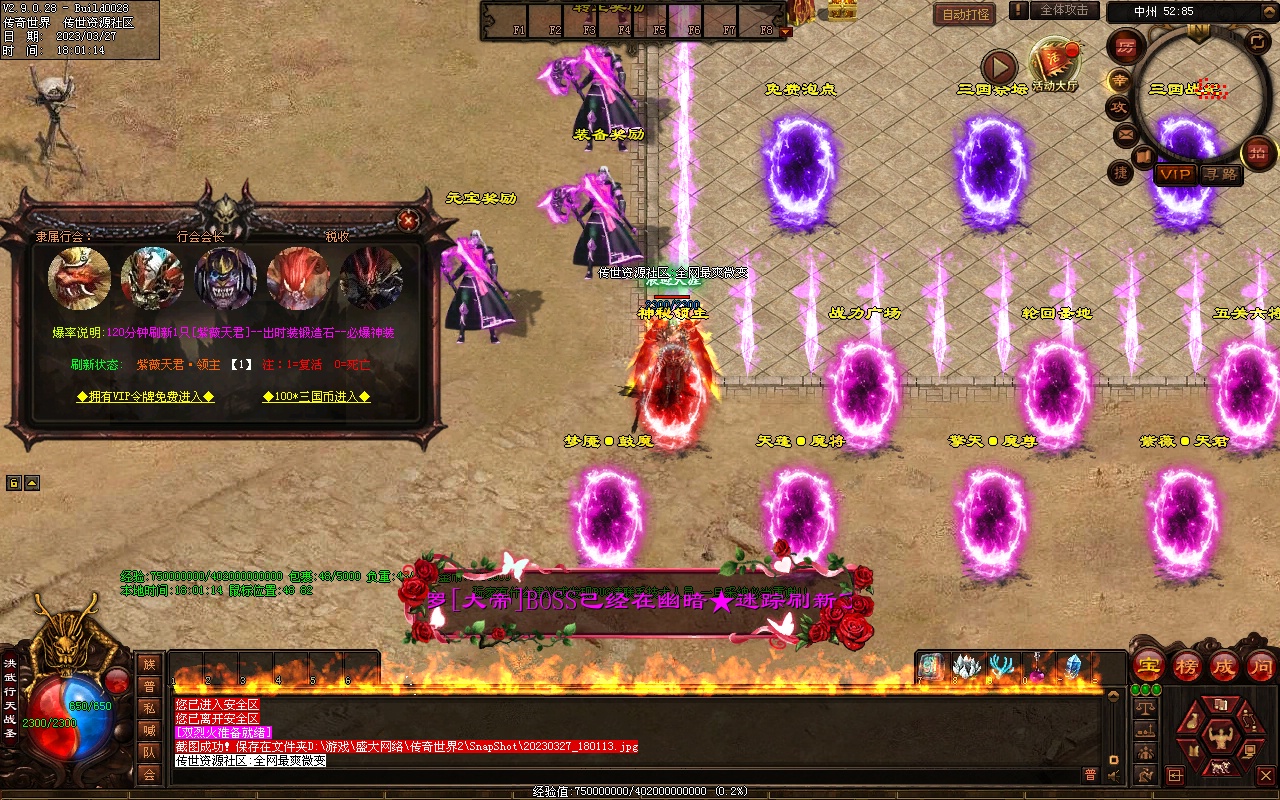Image resolution: width=1280 pixels, height=800 pixels.
Task: Open the mail envelope icon
Action: tap(1126, 133)
